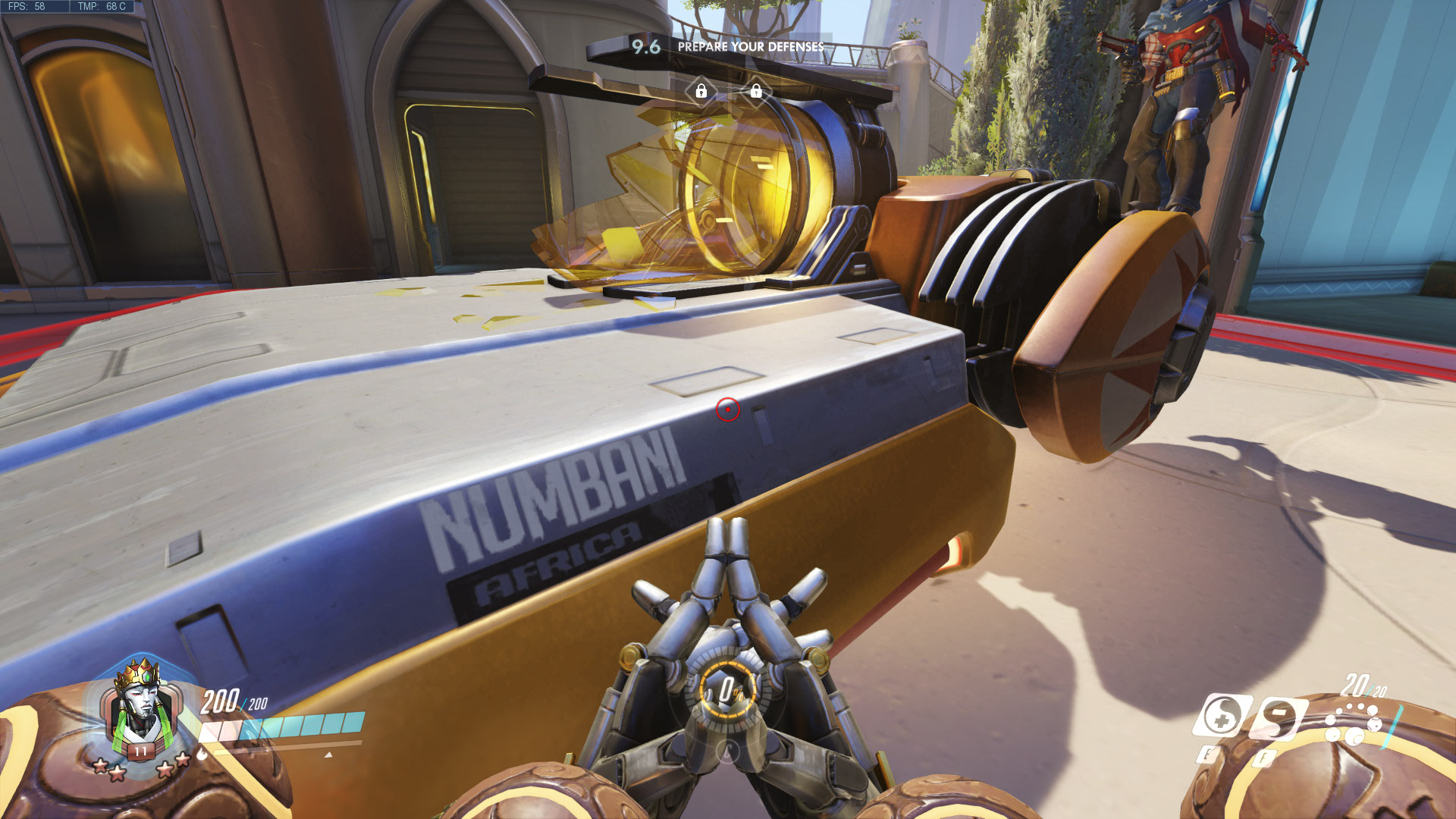The height and width of the screenshot is (819, 1456).
Task: Select the ultimate charge meter
Action: pos(728,690)
